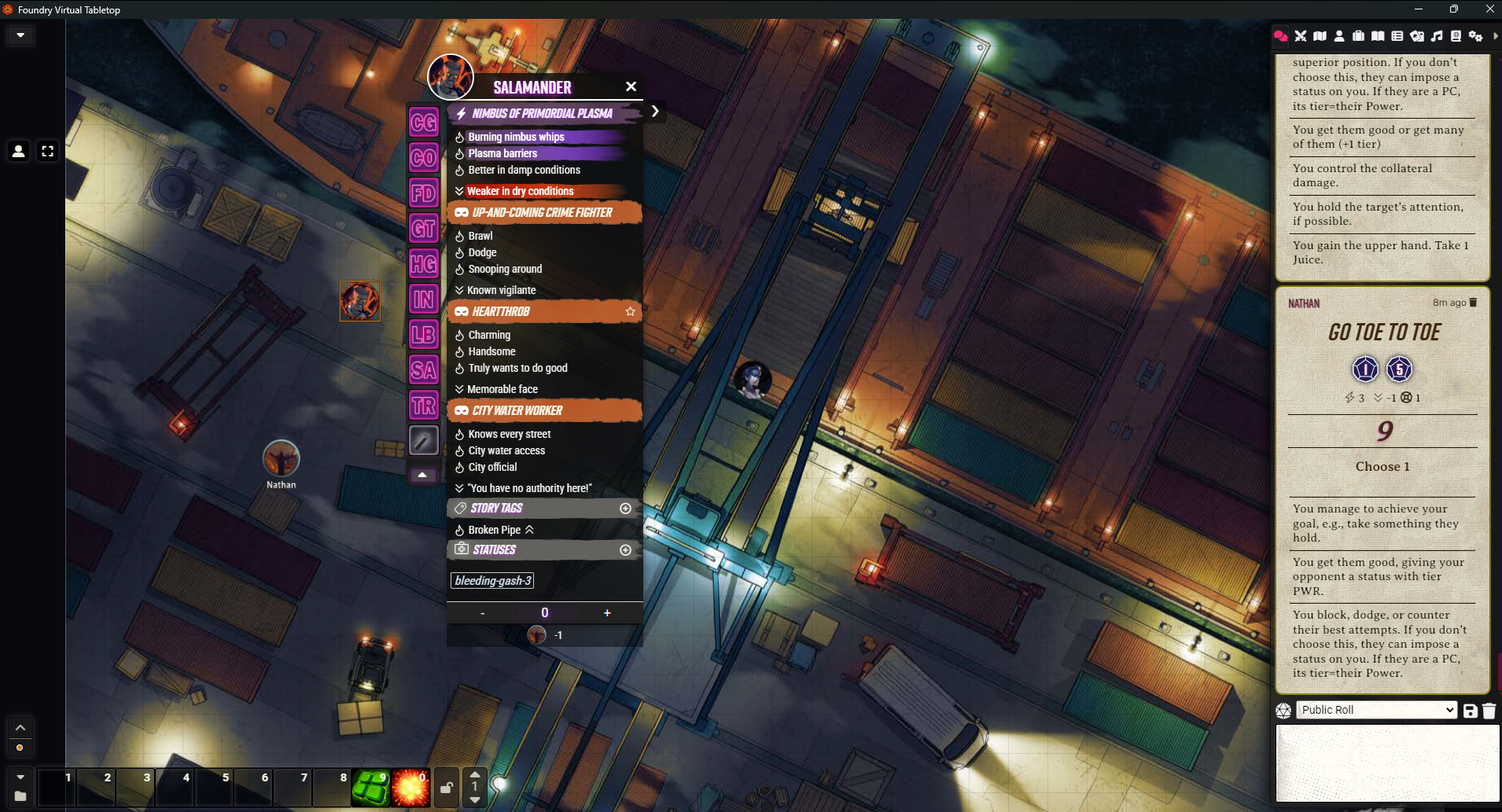
Task: Select the Burning nimbus whips tag
Action: coord(516,137)
